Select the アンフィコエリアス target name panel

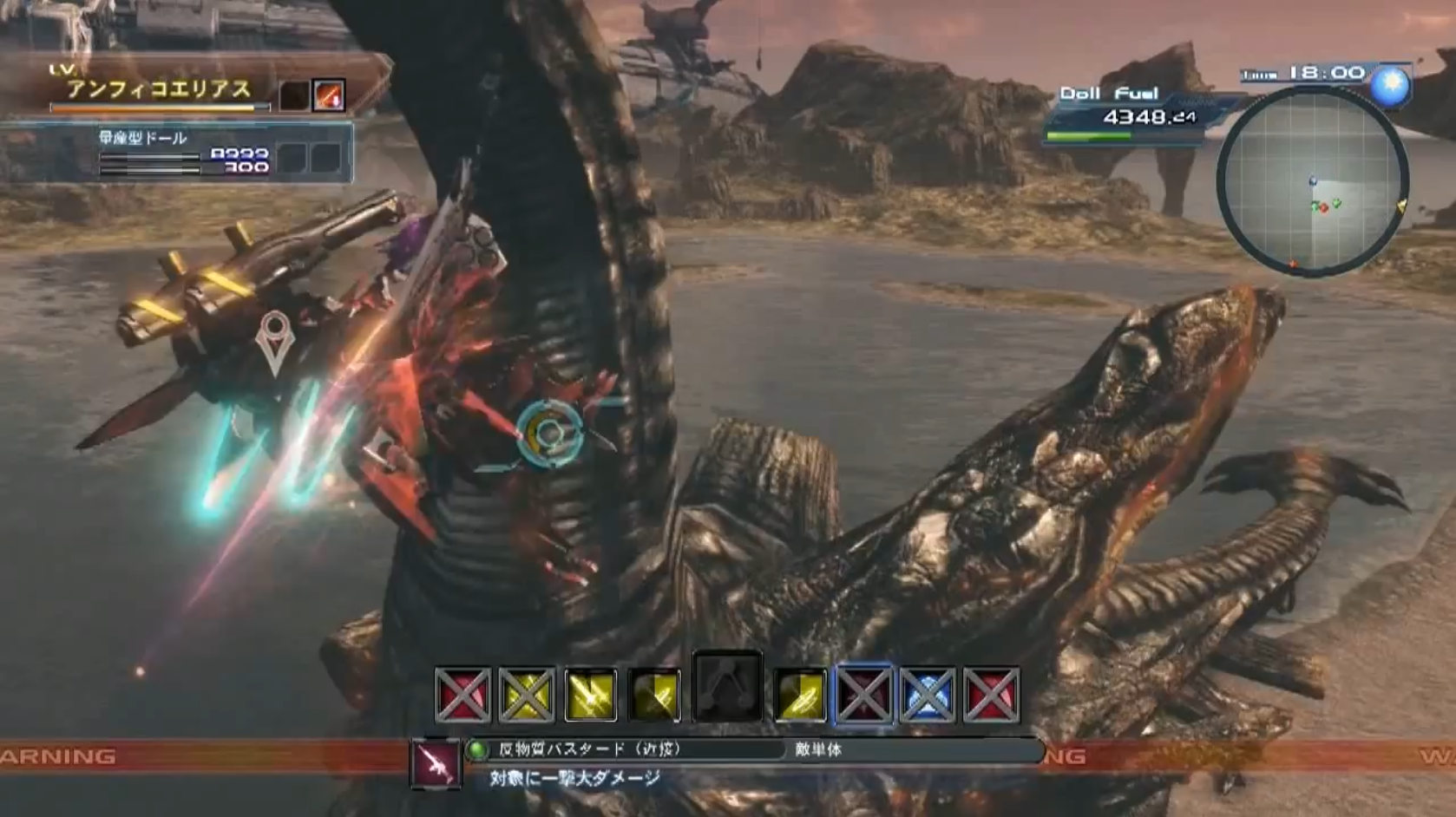pos(161,89)
